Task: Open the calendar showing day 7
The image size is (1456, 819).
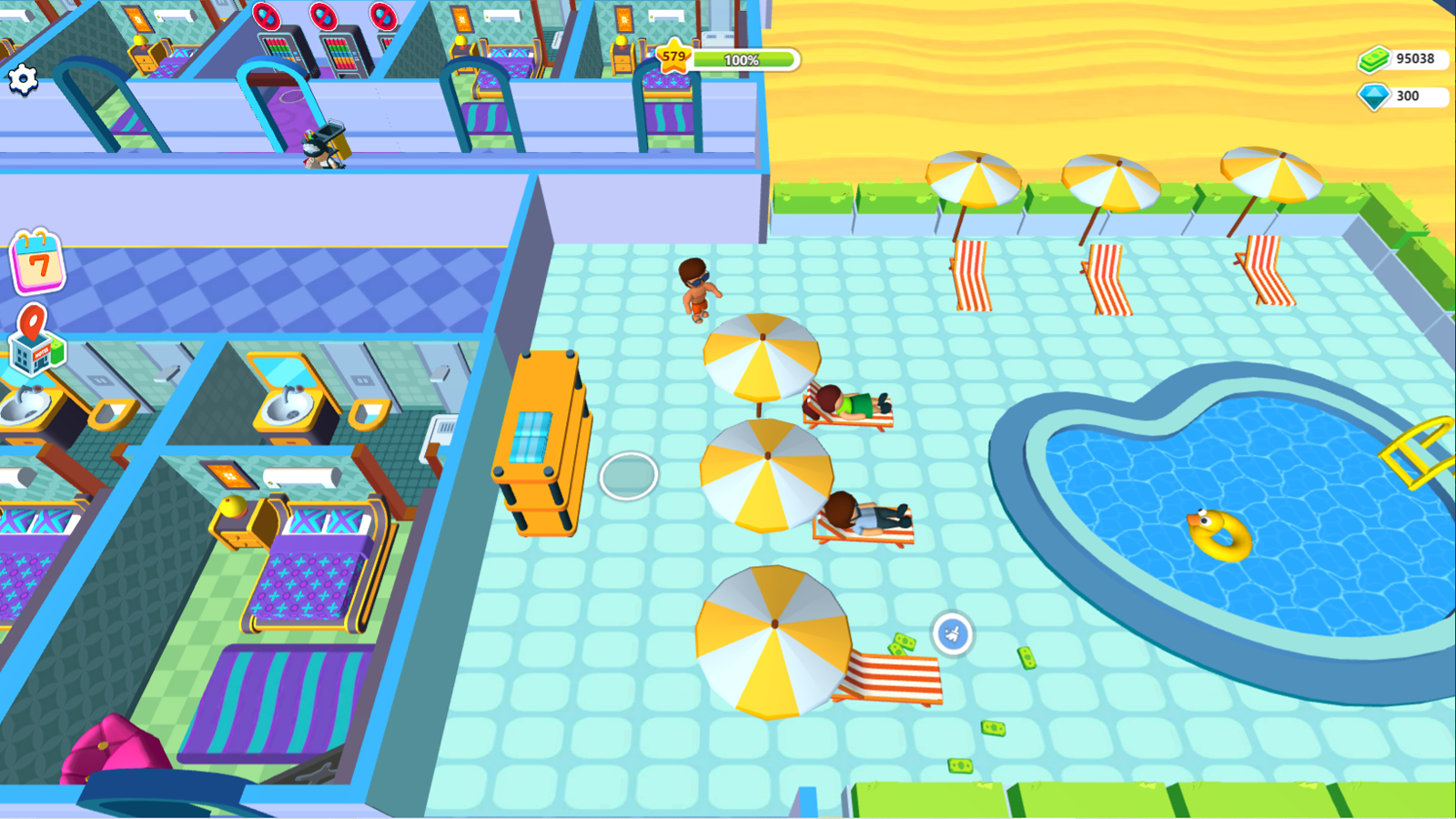Action: (x=36, y=264)
